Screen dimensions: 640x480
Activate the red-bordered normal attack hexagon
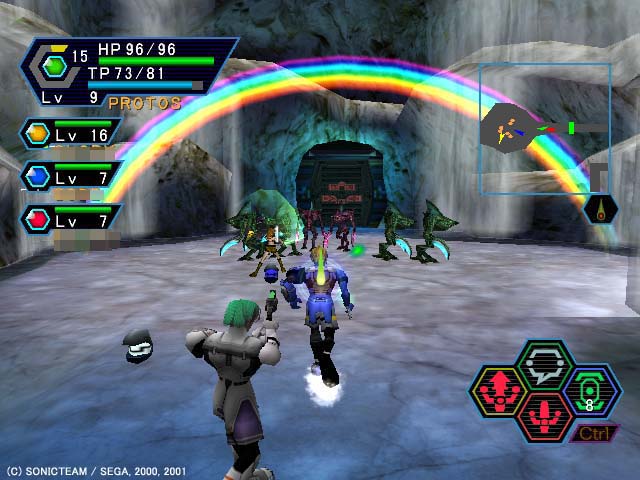tap(545, 414)
